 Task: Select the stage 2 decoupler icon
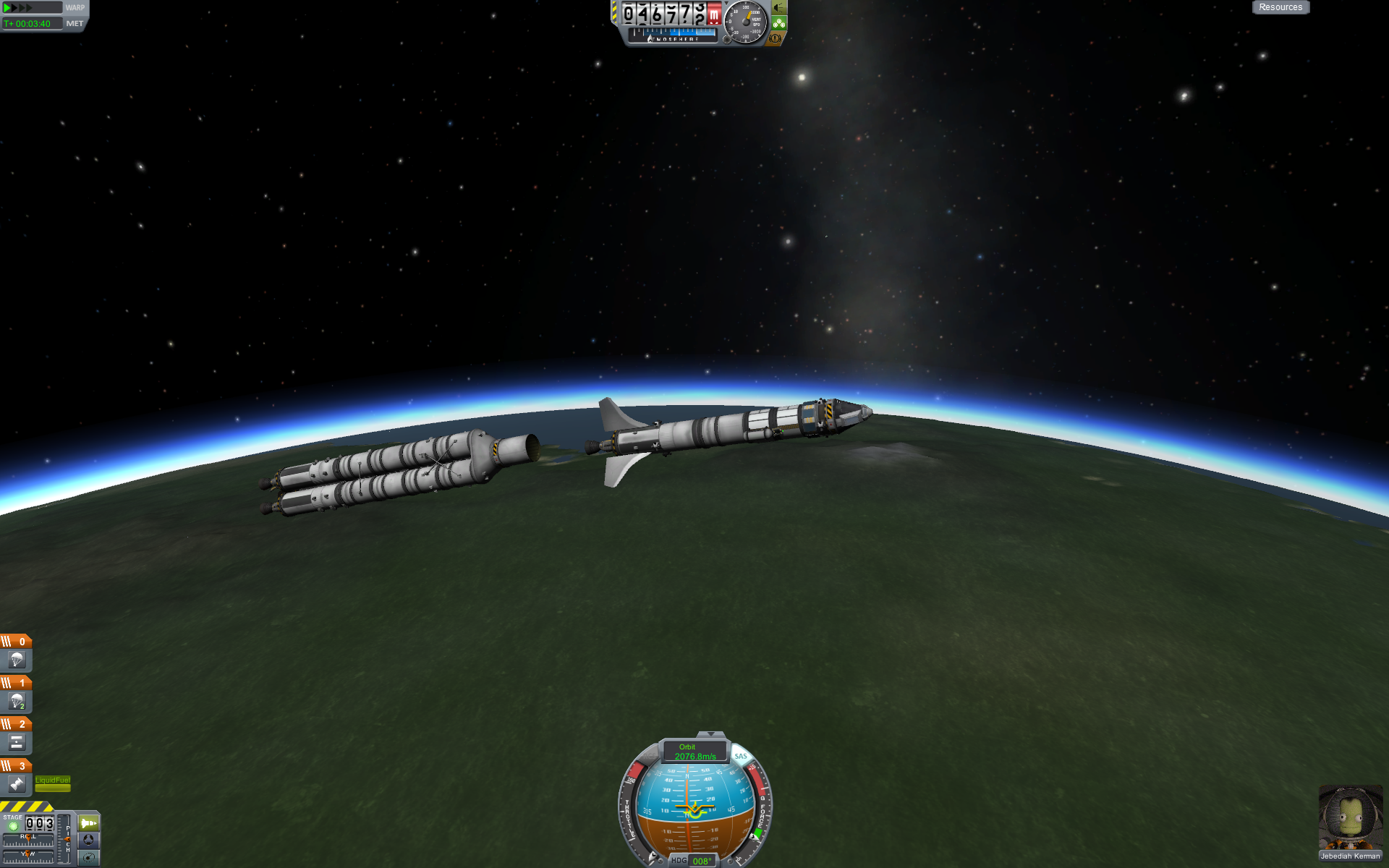tap(17, 742)
